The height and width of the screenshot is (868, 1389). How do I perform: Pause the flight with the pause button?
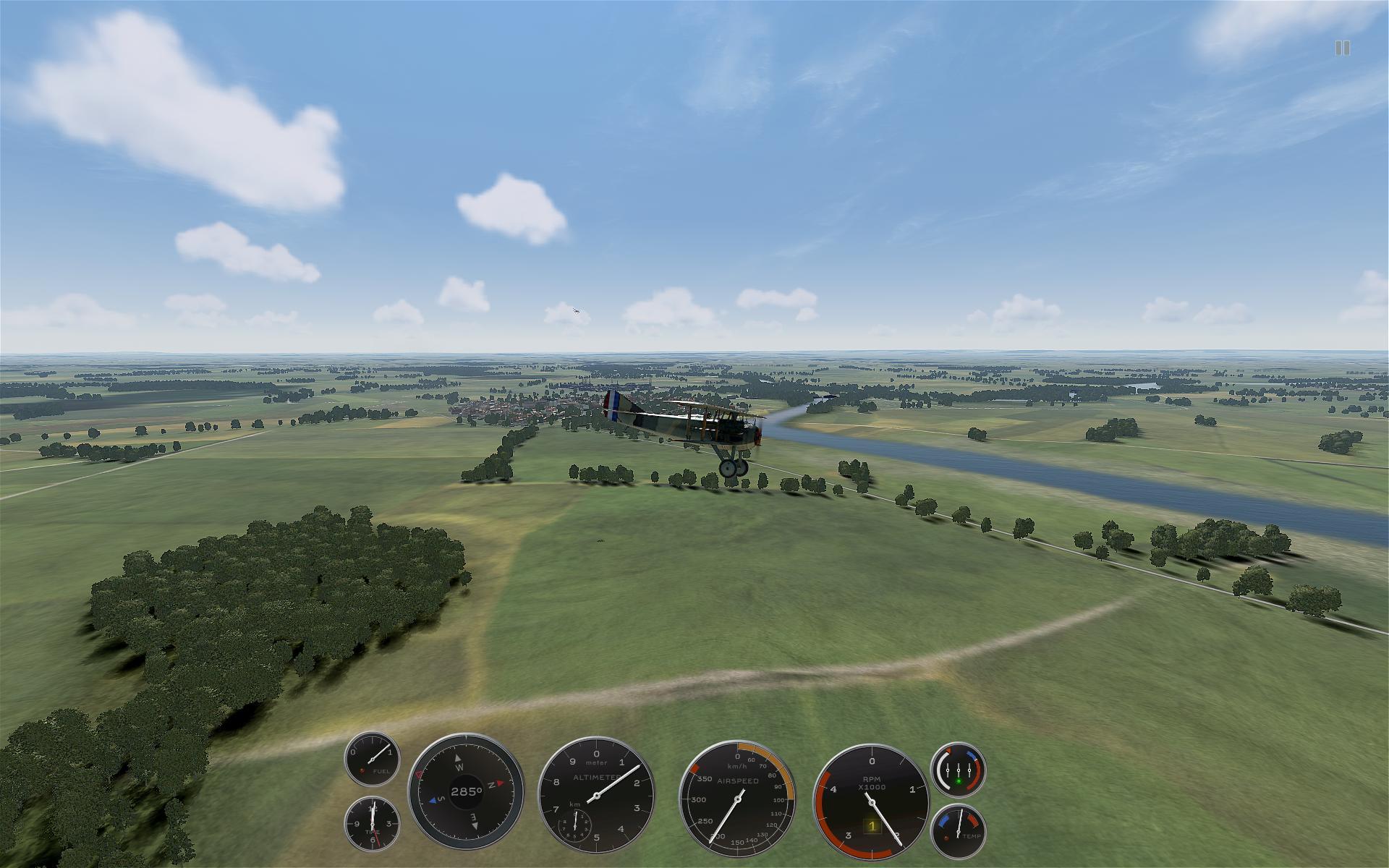point(1342,48)
